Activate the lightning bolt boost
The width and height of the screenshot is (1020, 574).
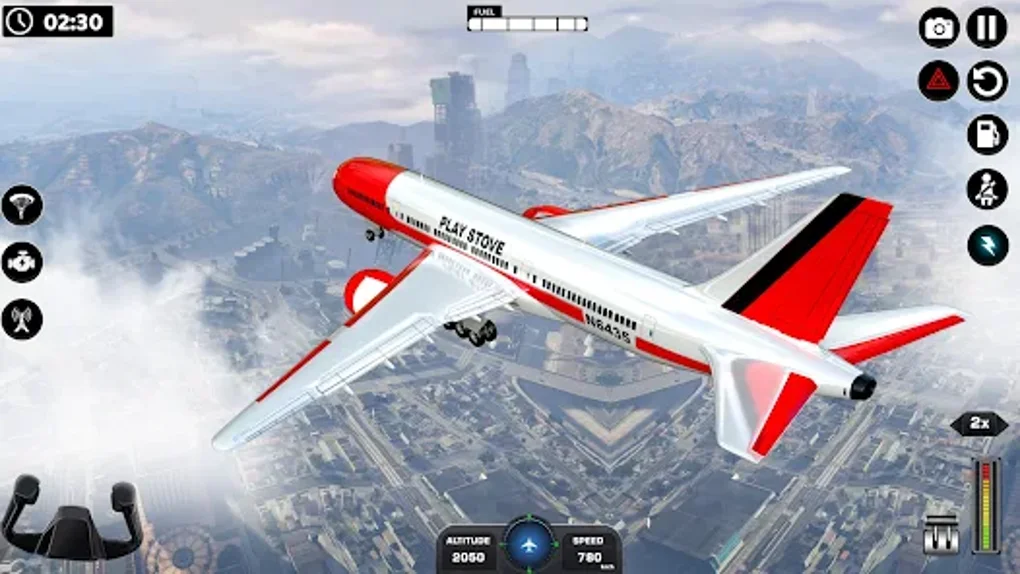[x=987, y=245]
